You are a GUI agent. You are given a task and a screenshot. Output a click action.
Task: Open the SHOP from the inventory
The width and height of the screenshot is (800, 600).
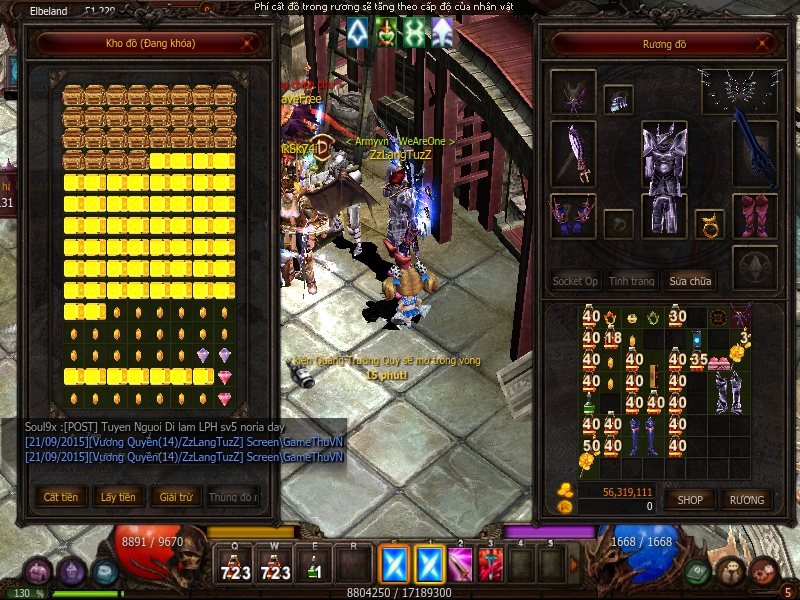(x=690, y=499)
